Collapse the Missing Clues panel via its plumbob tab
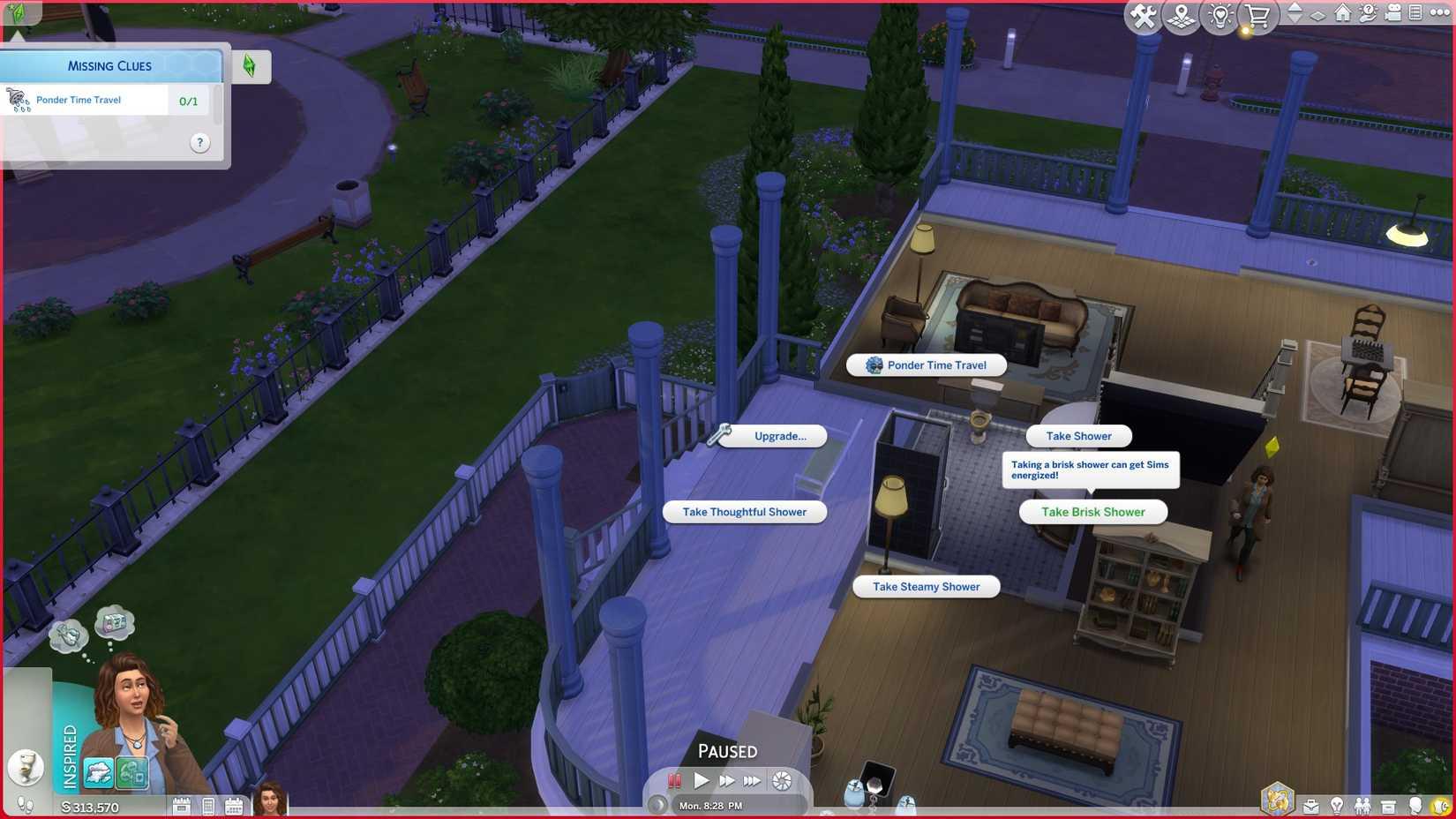 (251, 65)
